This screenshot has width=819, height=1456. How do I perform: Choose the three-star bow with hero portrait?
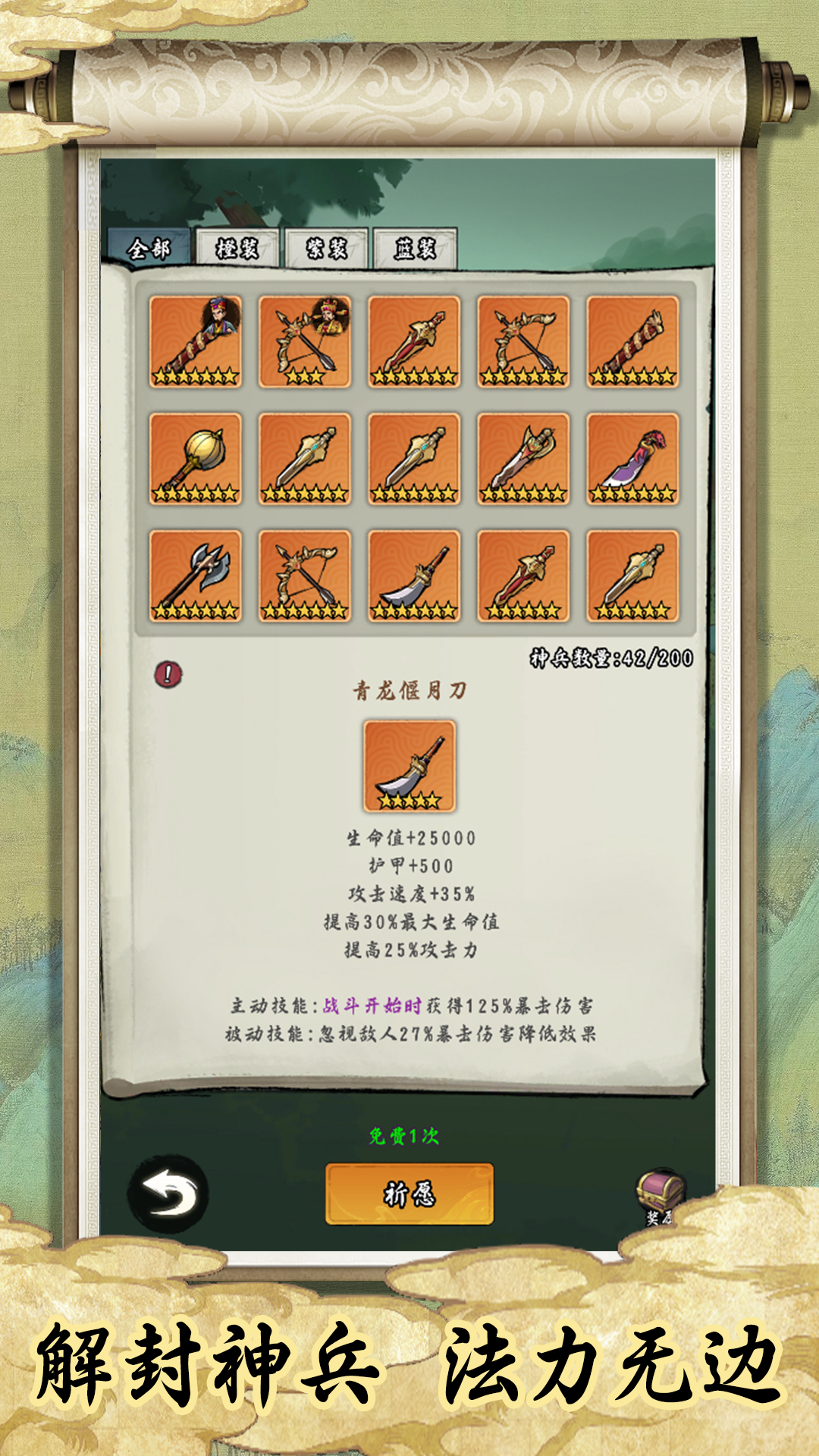pos(305,342)
